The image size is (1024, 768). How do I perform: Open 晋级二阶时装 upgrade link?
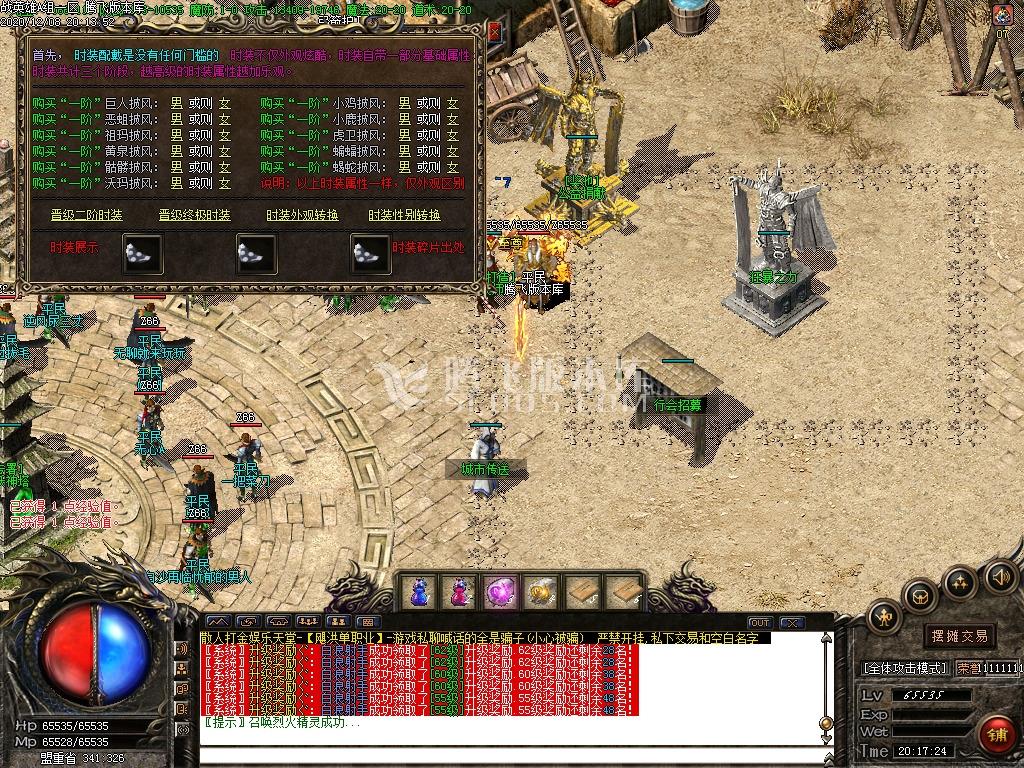tap(87, 215)
